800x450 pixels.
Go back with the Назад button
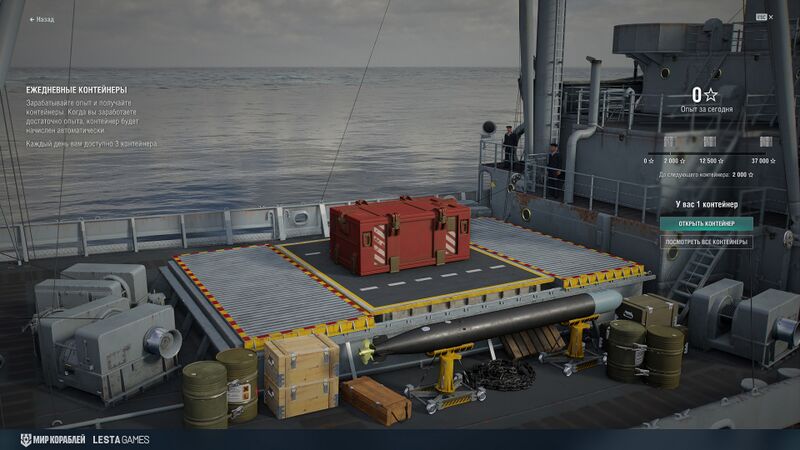pyautogui.click(x=43, y=19)
